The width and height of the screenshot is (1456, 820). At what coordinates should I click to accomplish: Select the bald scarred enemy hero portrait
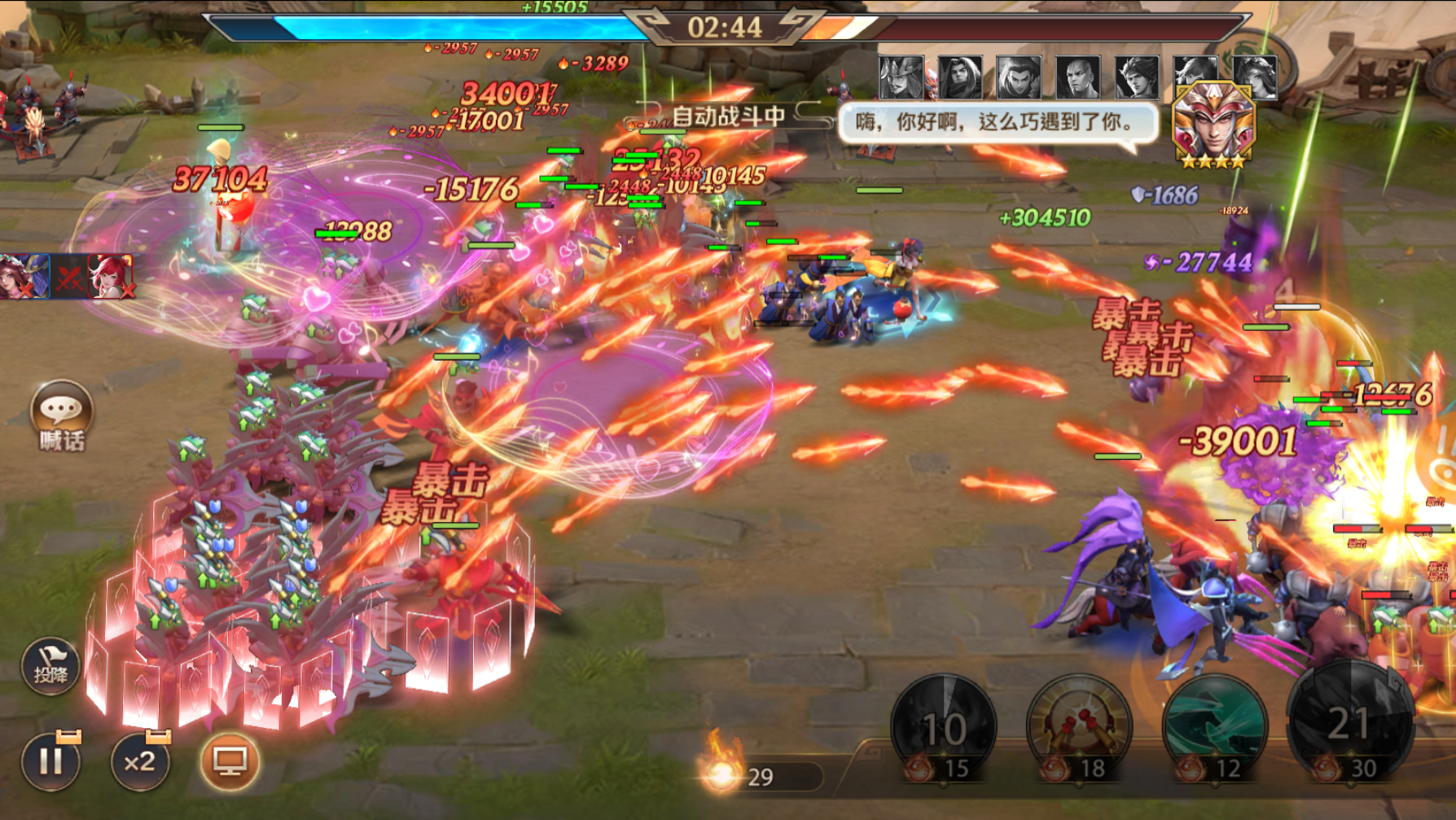tap(1078, 77)
